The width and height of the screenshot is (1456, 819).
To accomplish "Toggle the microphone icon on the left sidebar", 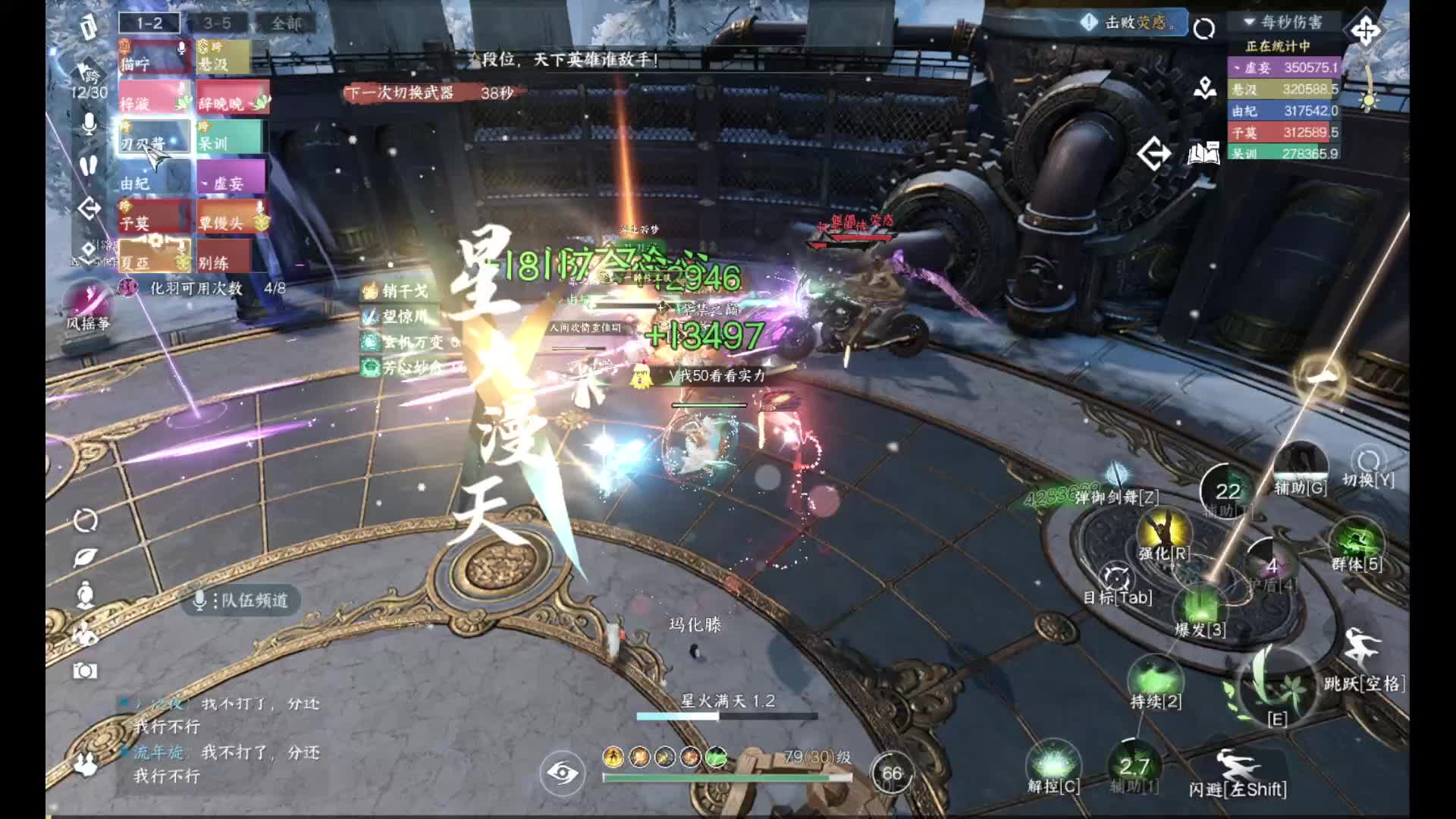I will click(89, 124).
